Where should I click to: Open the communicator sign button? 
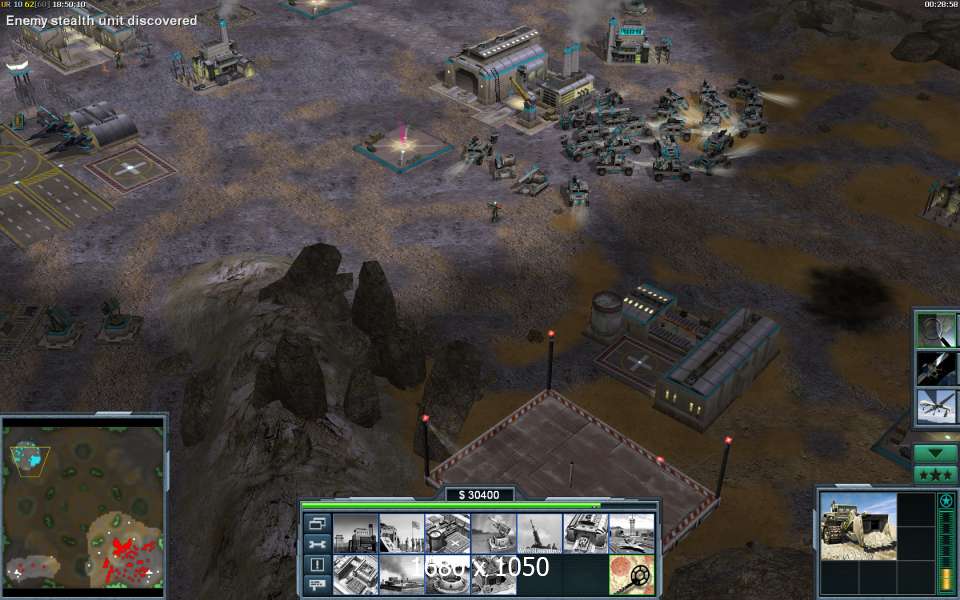(317, 584)
